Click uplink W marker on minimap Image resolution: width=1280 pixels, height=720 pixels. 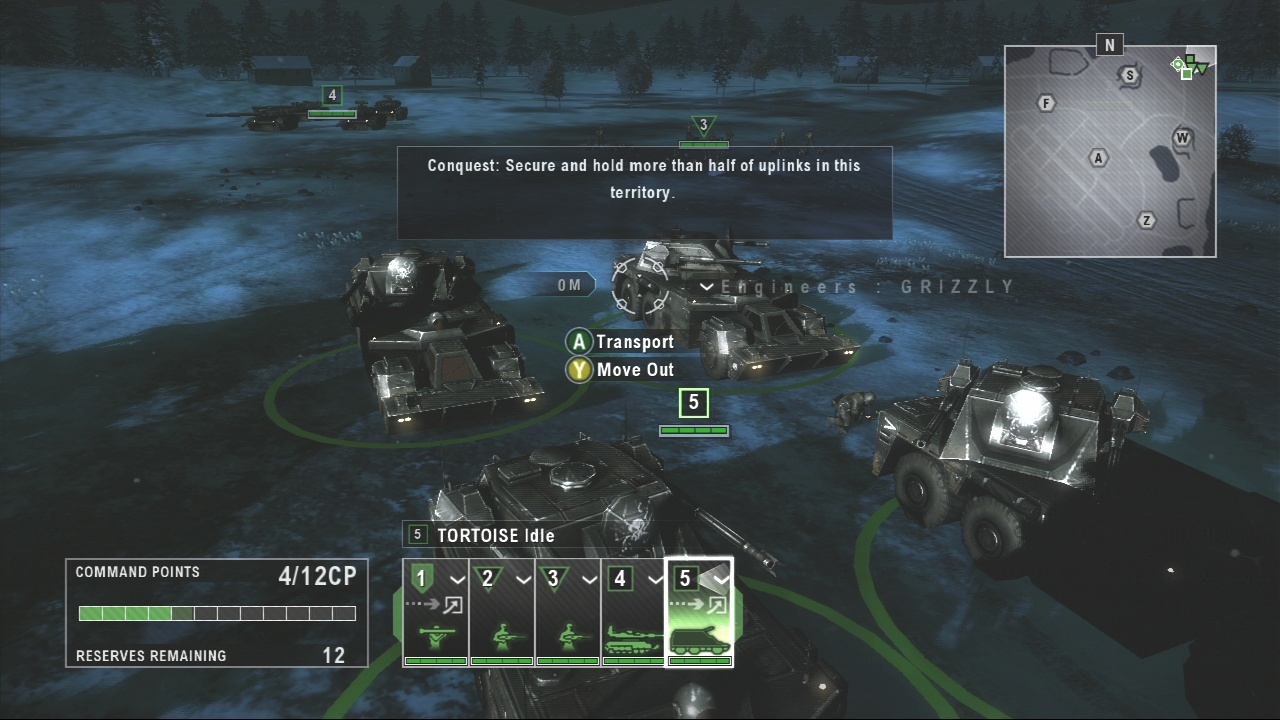[1182, 137]
